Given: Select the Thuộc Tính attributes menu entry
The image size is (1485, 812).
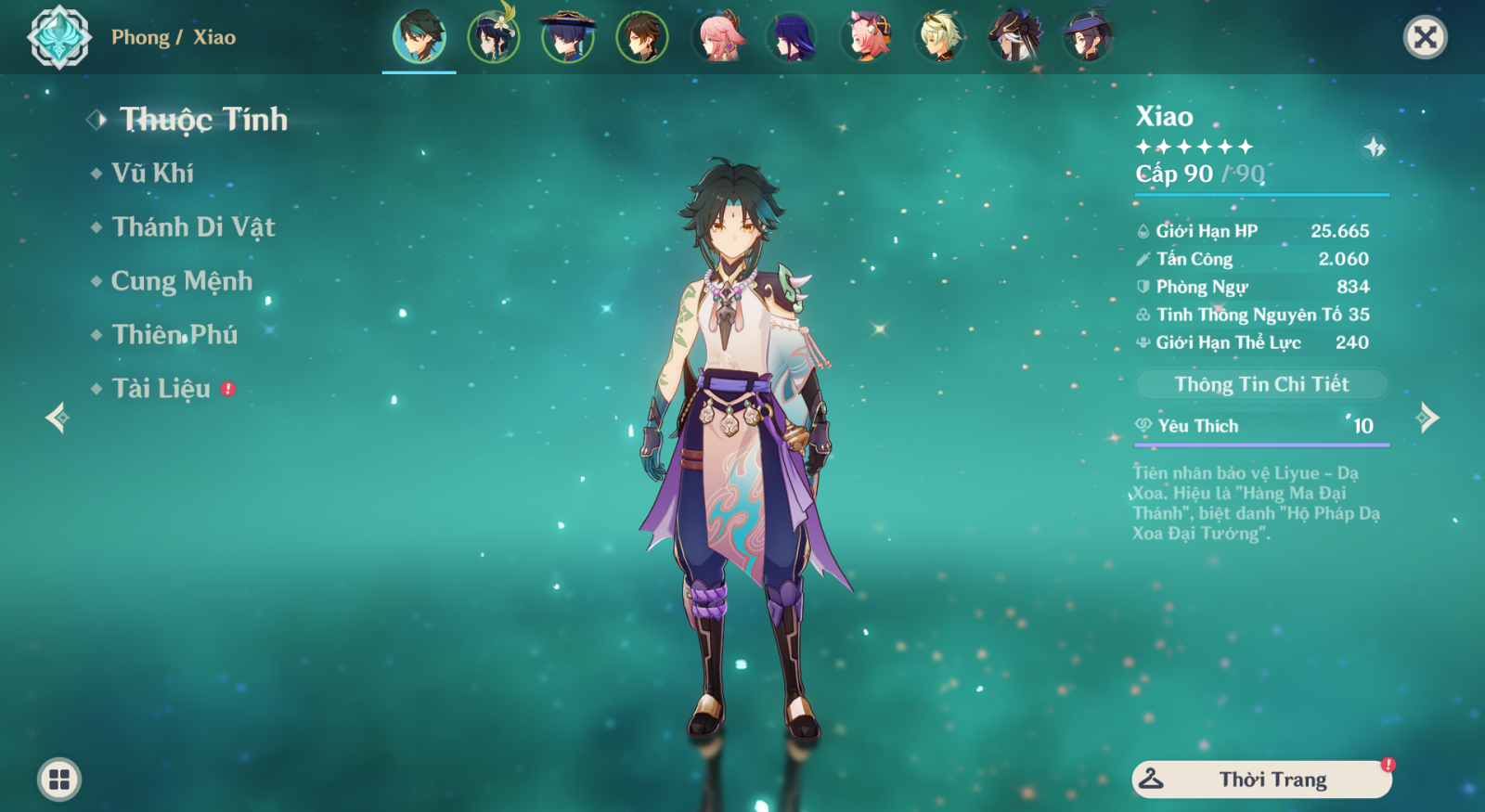Looking at the screenshot, I should pos(202,120).
